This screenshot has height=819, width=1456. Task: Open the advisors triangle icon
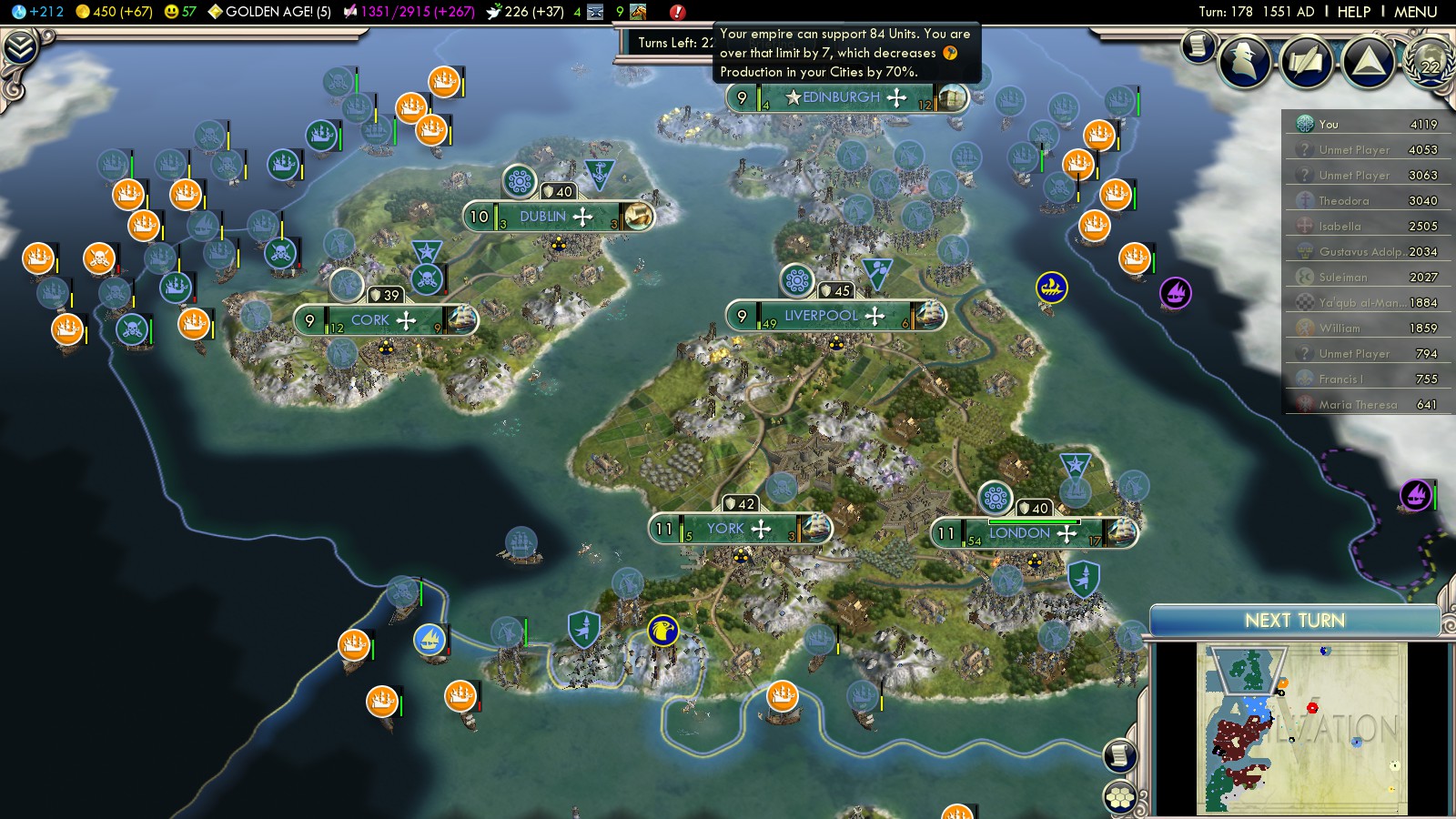click(x=1368, y=61)
